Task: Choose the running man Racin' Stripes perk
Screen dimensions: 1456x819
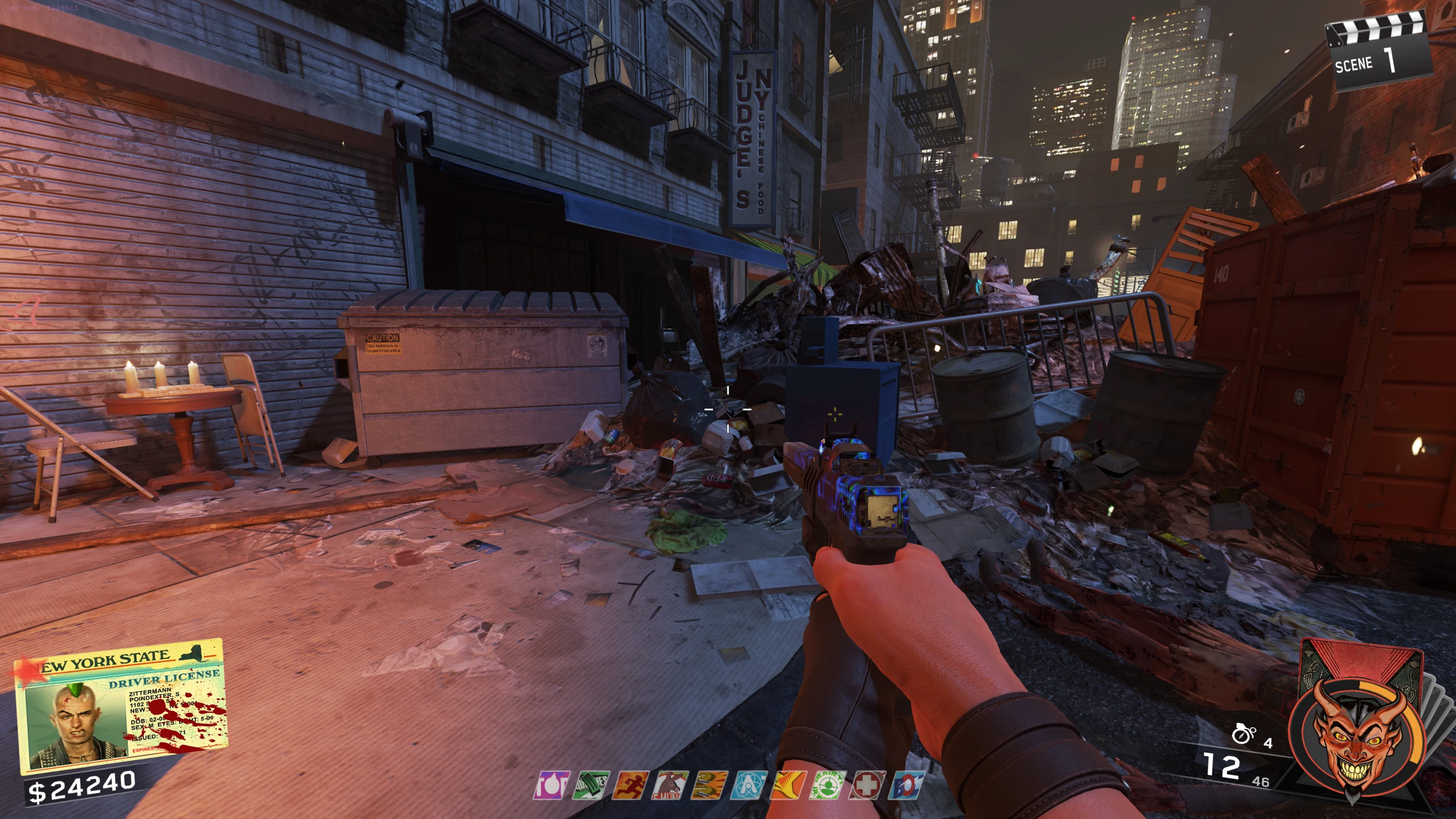Action: 631,785
